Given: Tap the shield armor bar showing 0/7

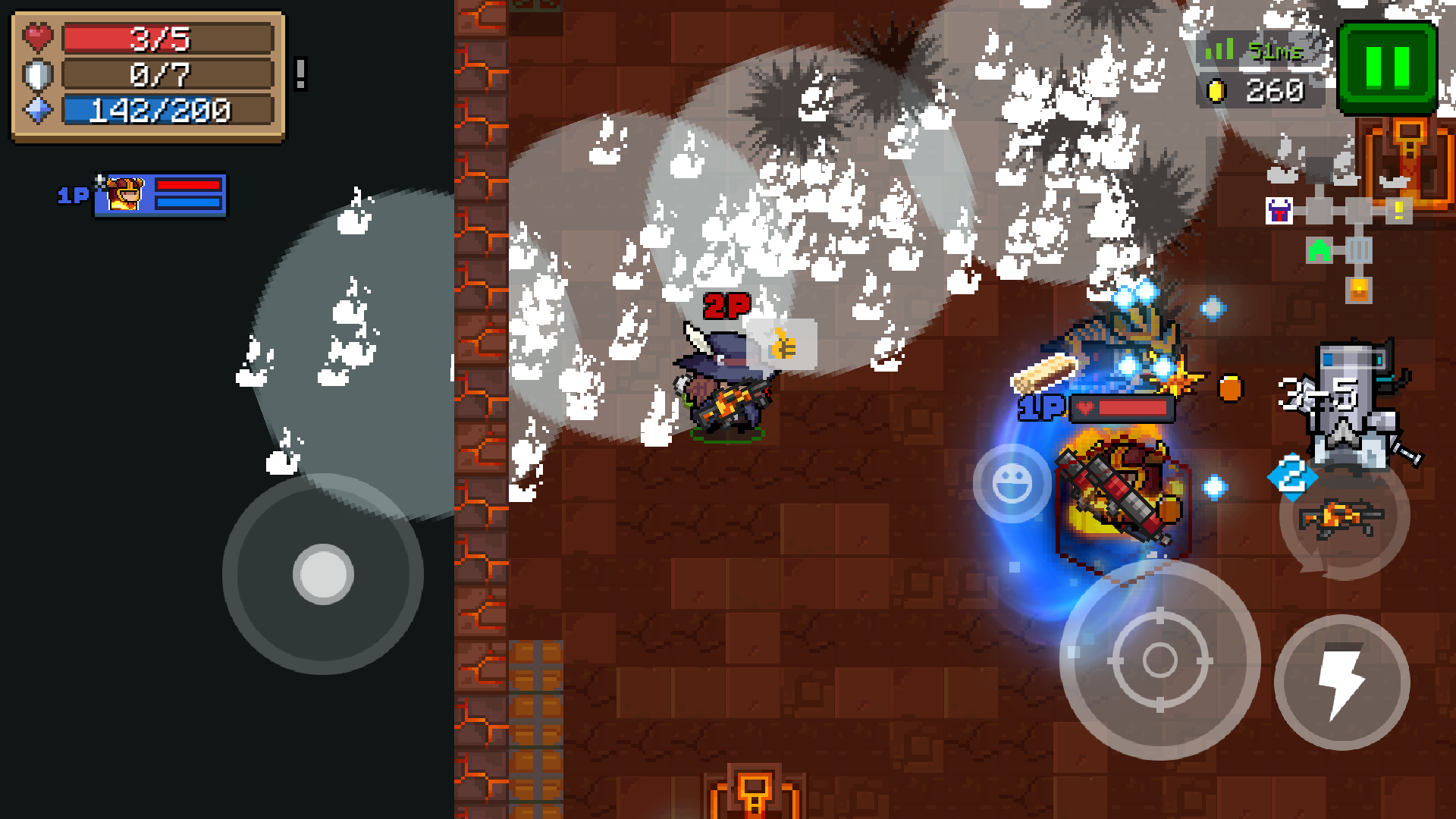Looking at the screenshot, I should (167, 74).
